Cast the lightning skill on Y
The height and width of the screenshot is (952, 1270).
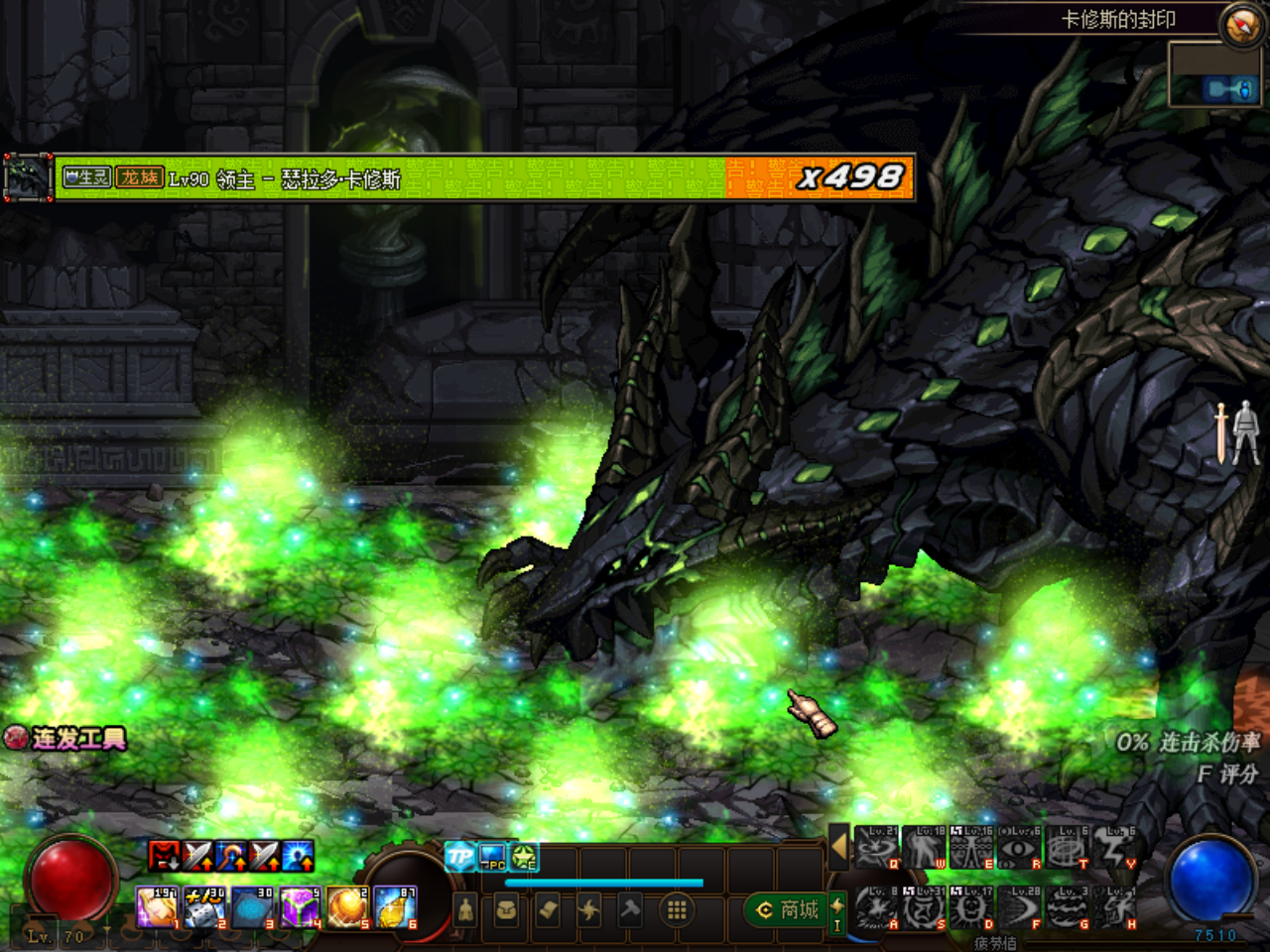tap(1115, 848)
